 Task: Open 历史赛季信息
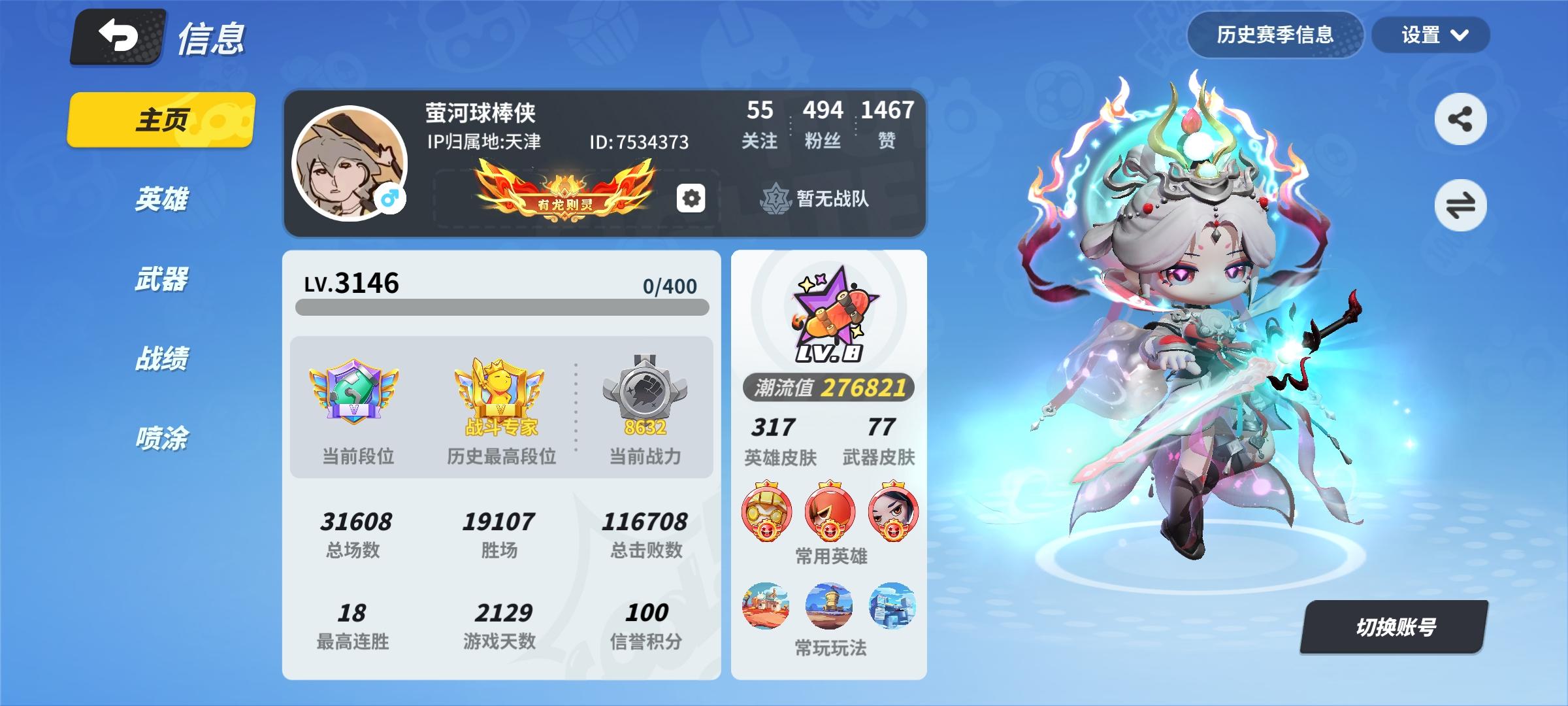coord(1275,36)
